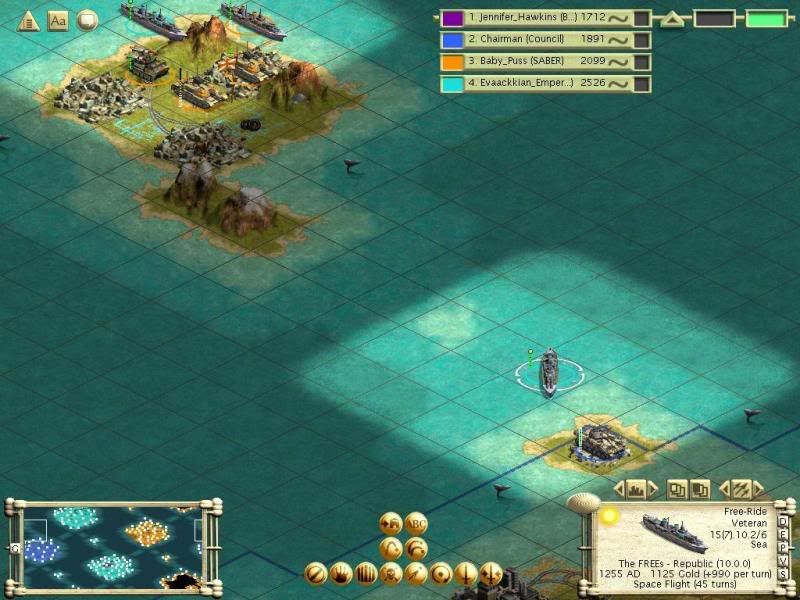This screenshot has height=600, width=800.
Task: Click the green turn status button
Action: click(x=765, y=19)
